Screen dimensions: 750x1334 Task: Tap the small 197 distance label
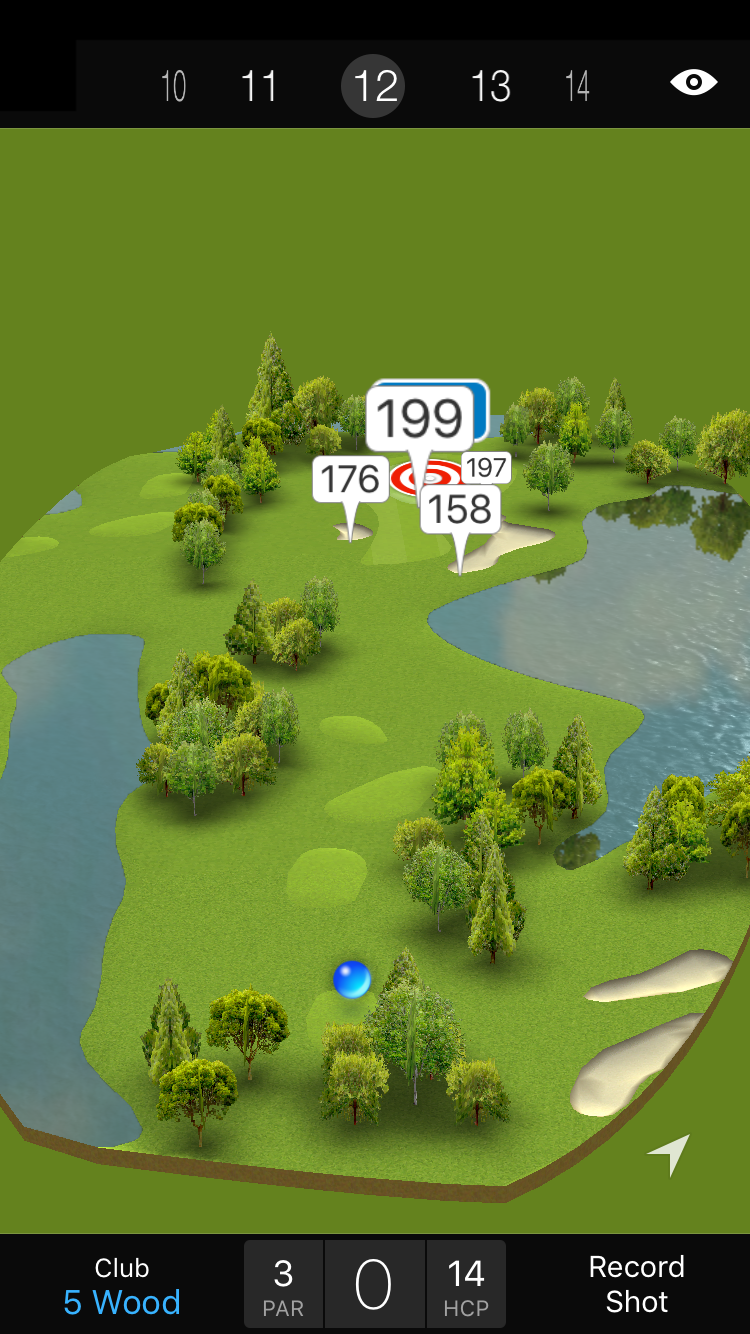tap(487, 467)
